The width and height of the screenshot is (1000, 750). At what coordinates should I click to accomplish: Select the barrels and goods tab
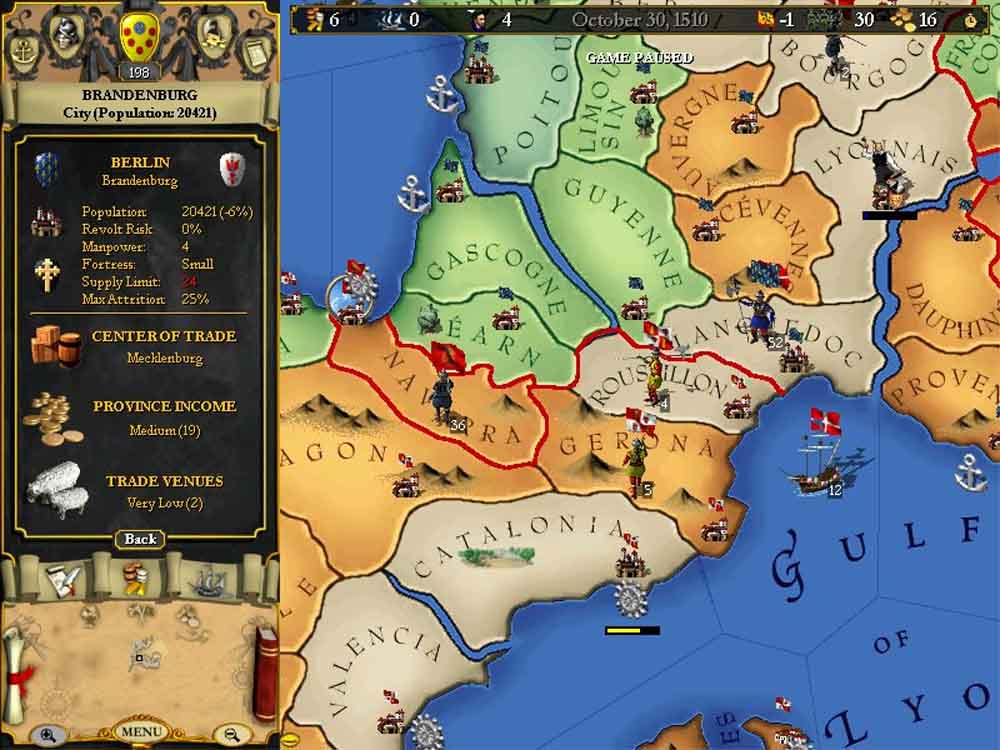(134, 577)
